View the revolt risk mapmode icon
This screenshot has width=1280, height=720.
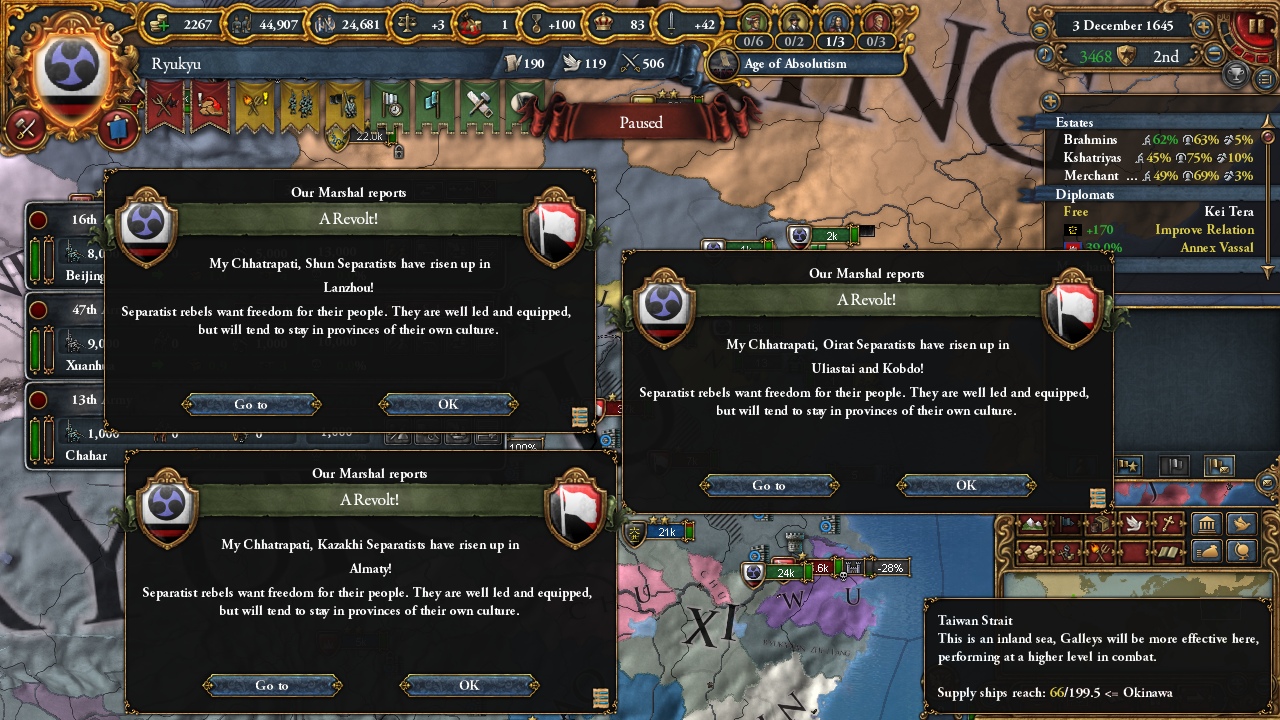pos(1099,551)
